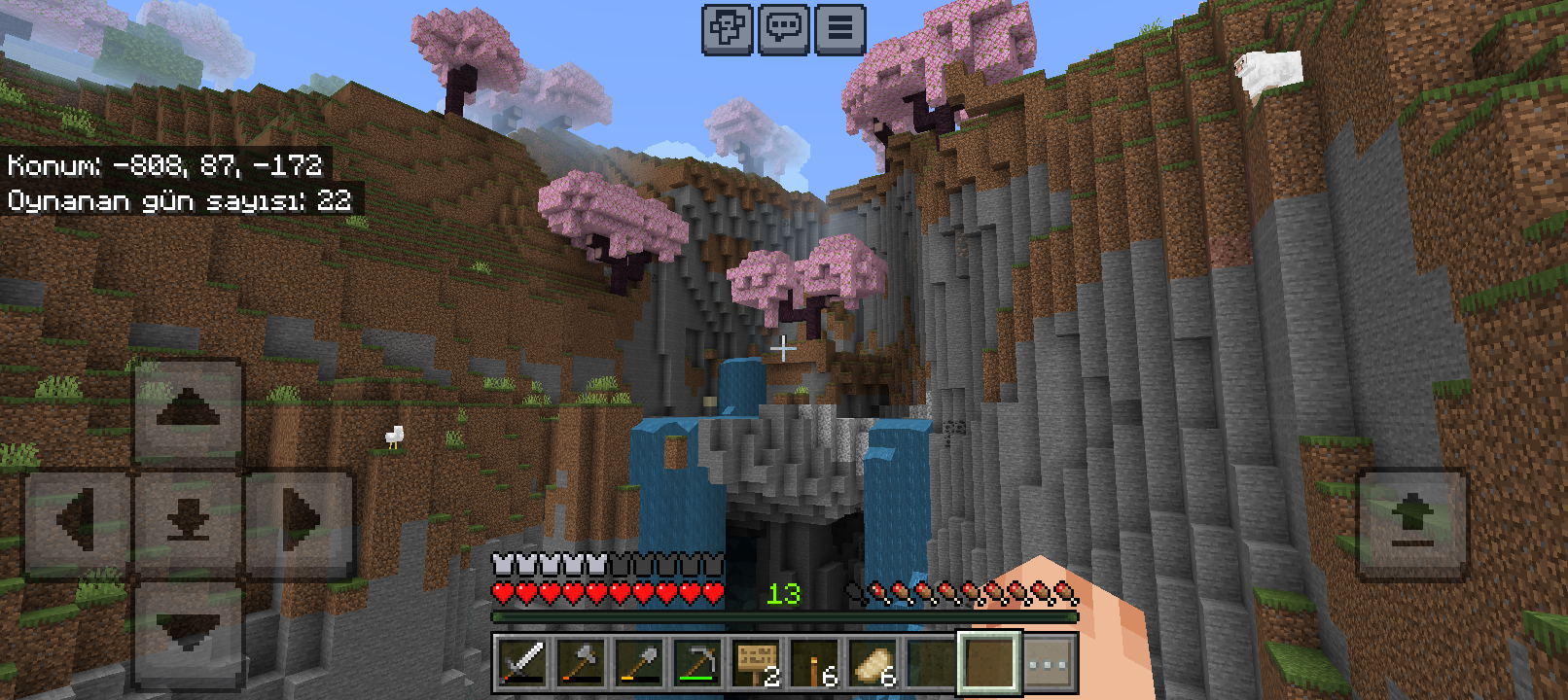Screen dimensions: 1568x700
Task: Select the bread hotbar slot
Action: click(873, 664)
